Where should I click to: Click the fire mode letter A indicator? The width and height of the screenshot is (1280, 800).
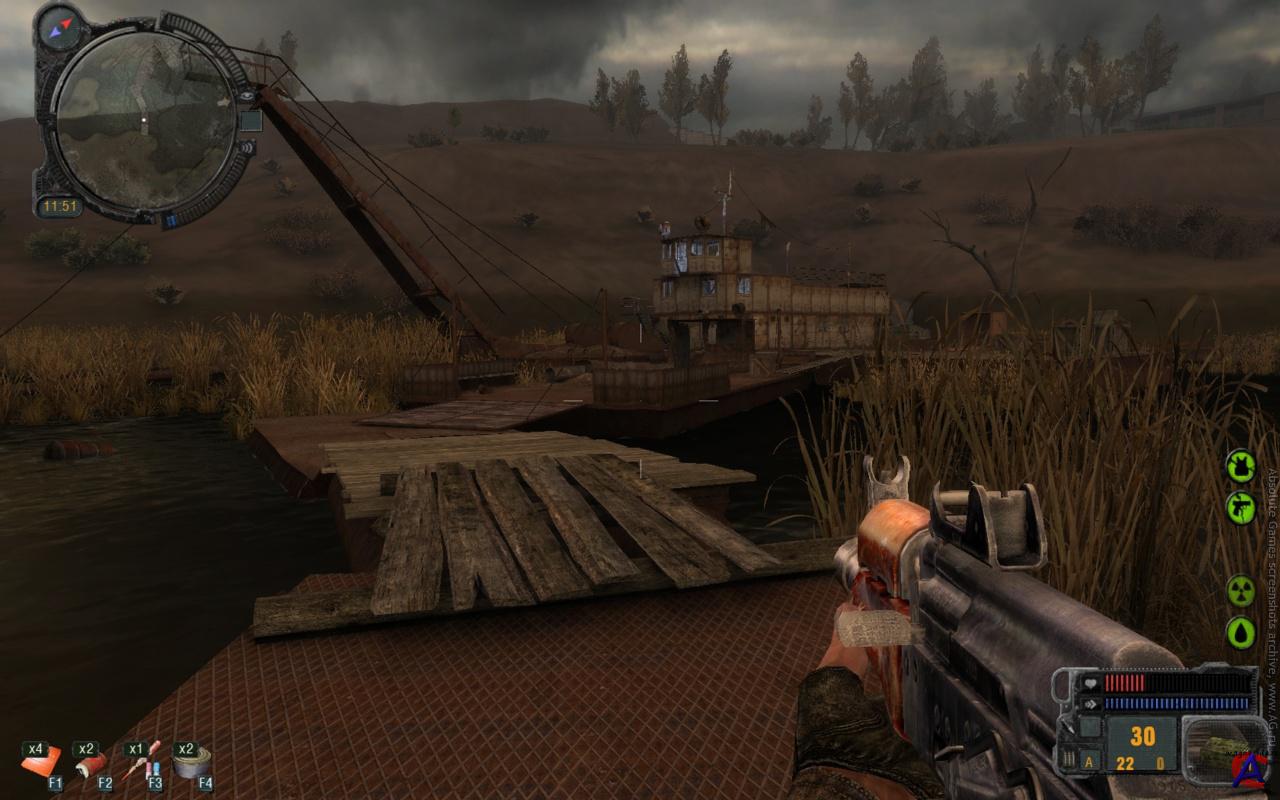[1090, 763]
